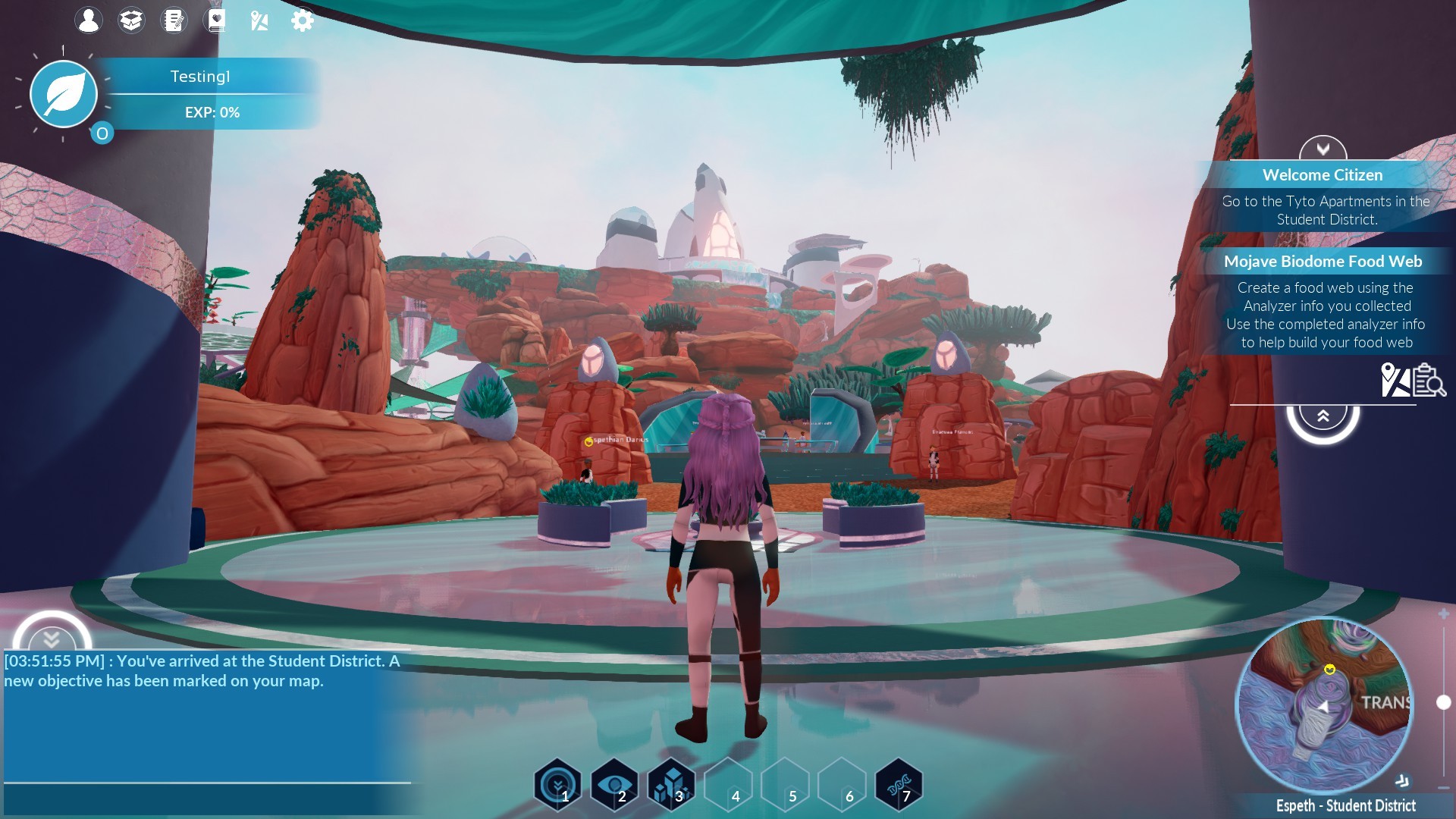This screenshot has width=1456, height=819.
Task: Select the Mojave Biodome Food Web quest
Action: pyautogui.click(x=1323, y=262)
